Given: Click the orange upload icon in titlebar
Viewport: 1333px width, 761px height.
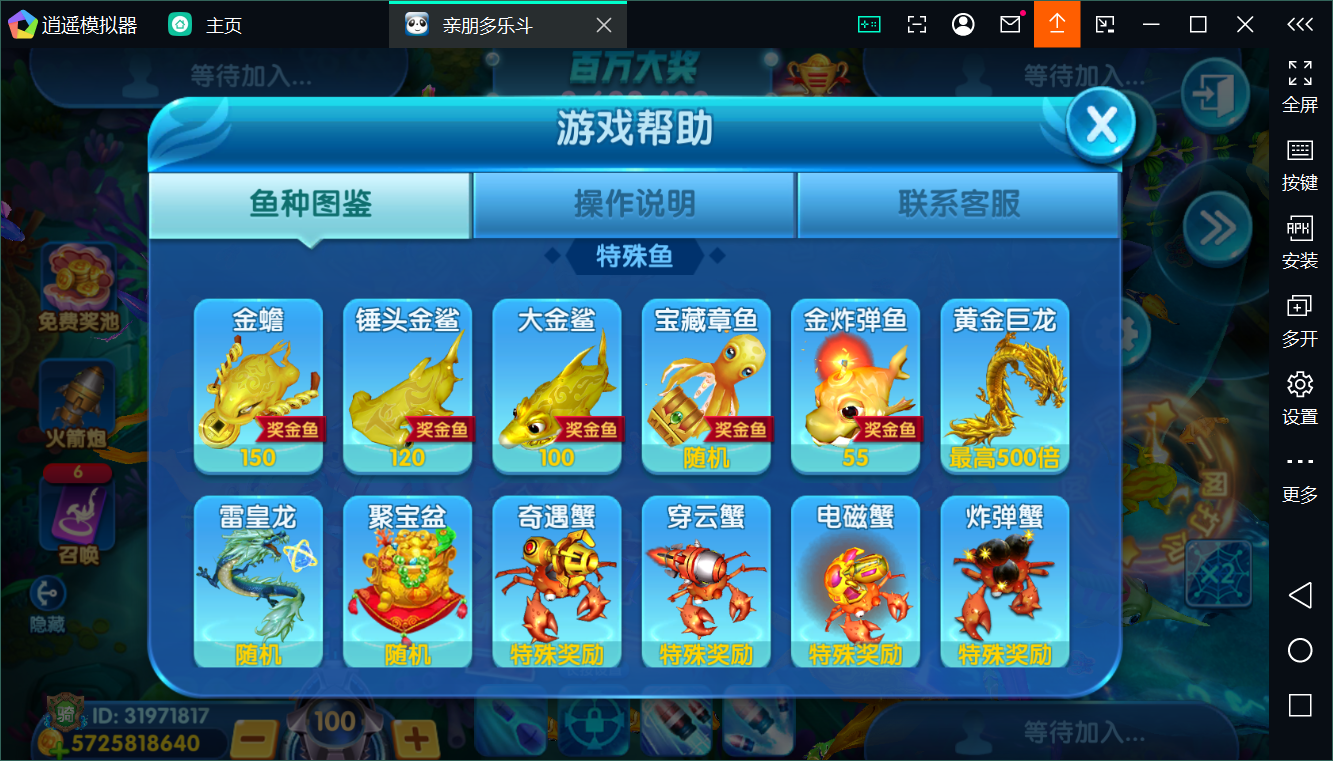Looking at the screenshot, I should point(1057,23).
